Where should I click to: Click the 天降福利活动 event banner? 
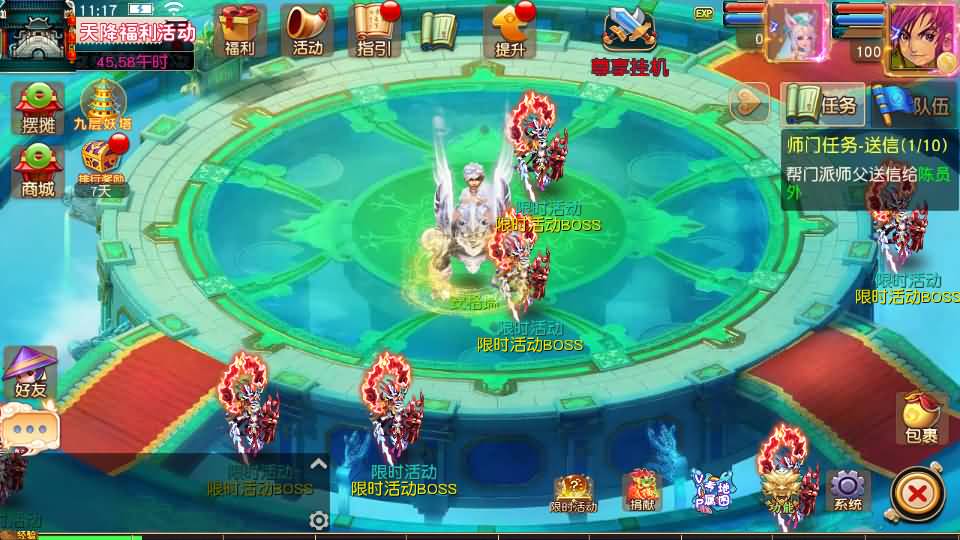[136, 33]
